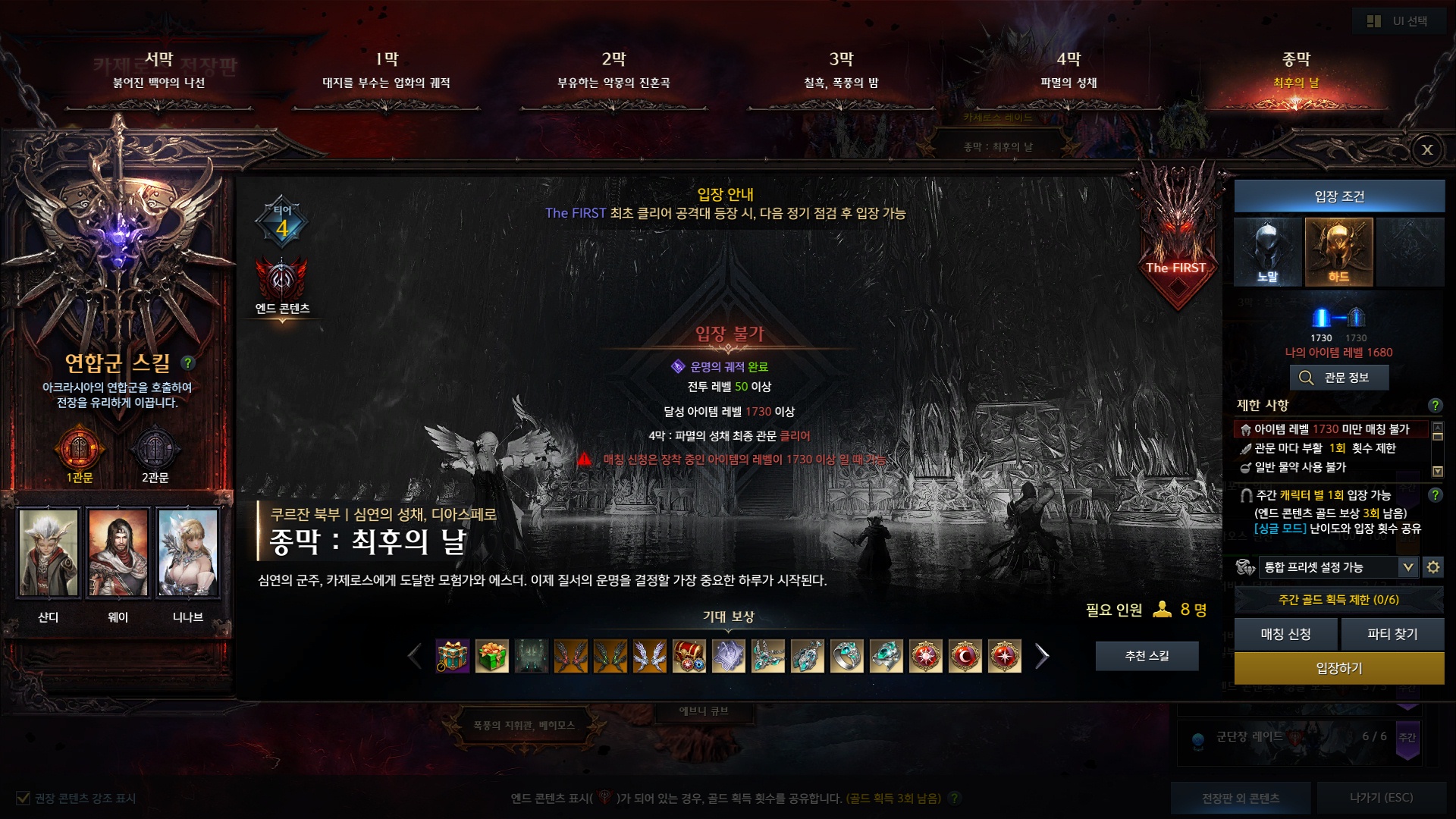Click 나가기 (ESC) exit button
Image resolution: width=1456 pixels, height=819 pixels.
coord(1381,798)
